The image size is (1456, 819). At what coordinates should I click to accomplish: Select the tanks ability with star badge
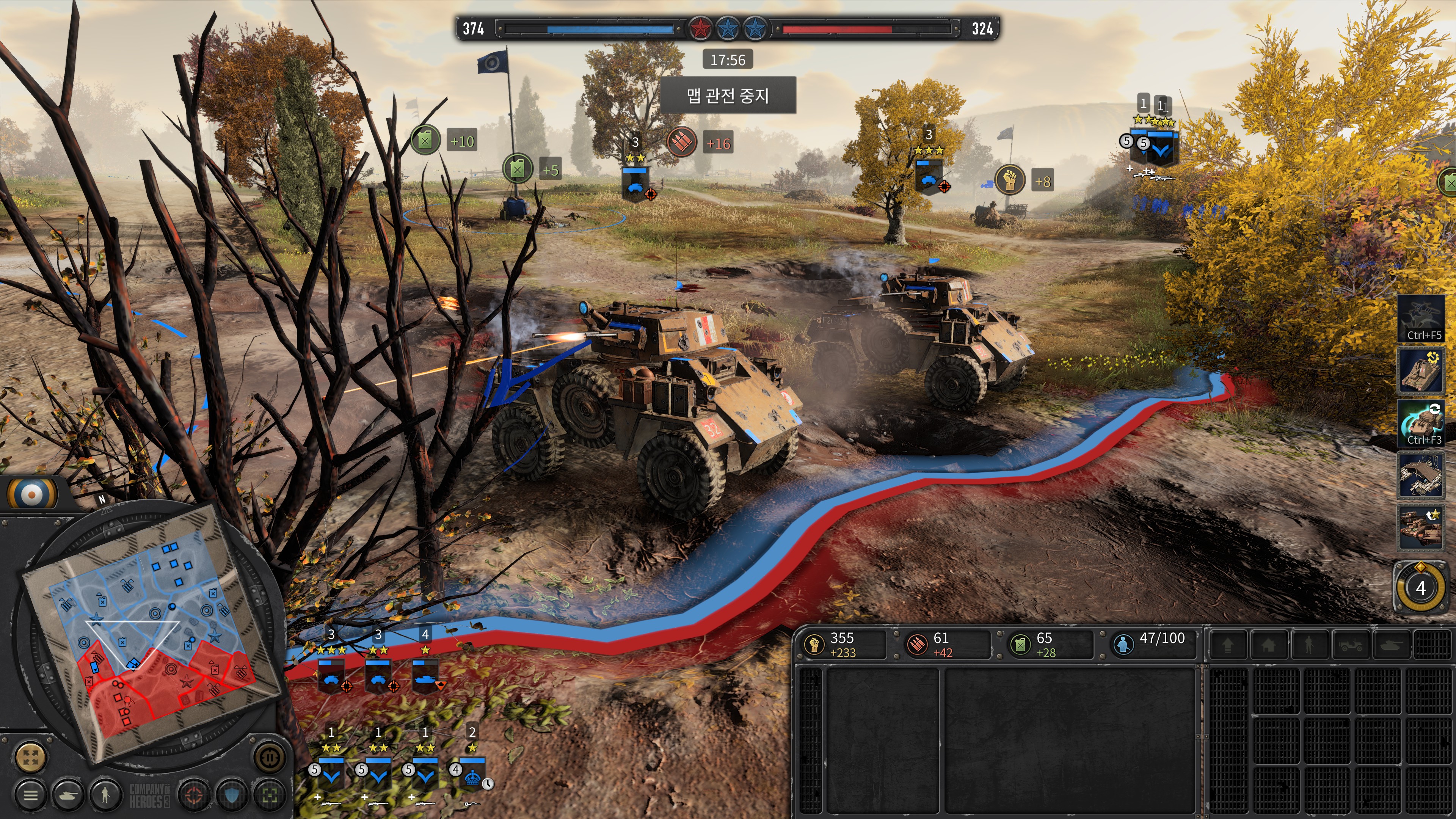pyautogui.click(x=1420, y=528)
